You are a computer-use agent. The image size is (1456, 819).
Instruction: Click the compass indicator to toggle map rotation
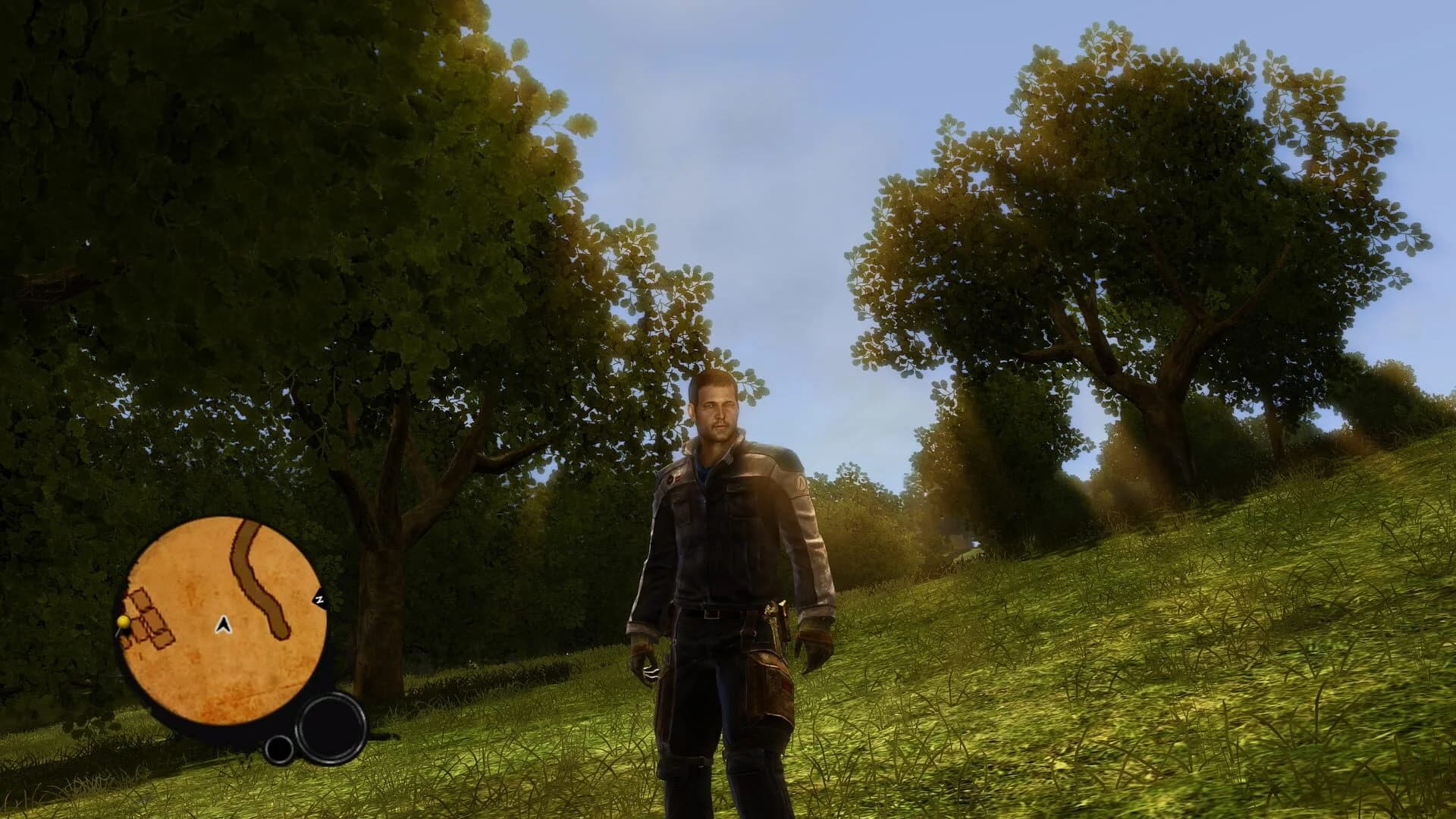(320, 598)
